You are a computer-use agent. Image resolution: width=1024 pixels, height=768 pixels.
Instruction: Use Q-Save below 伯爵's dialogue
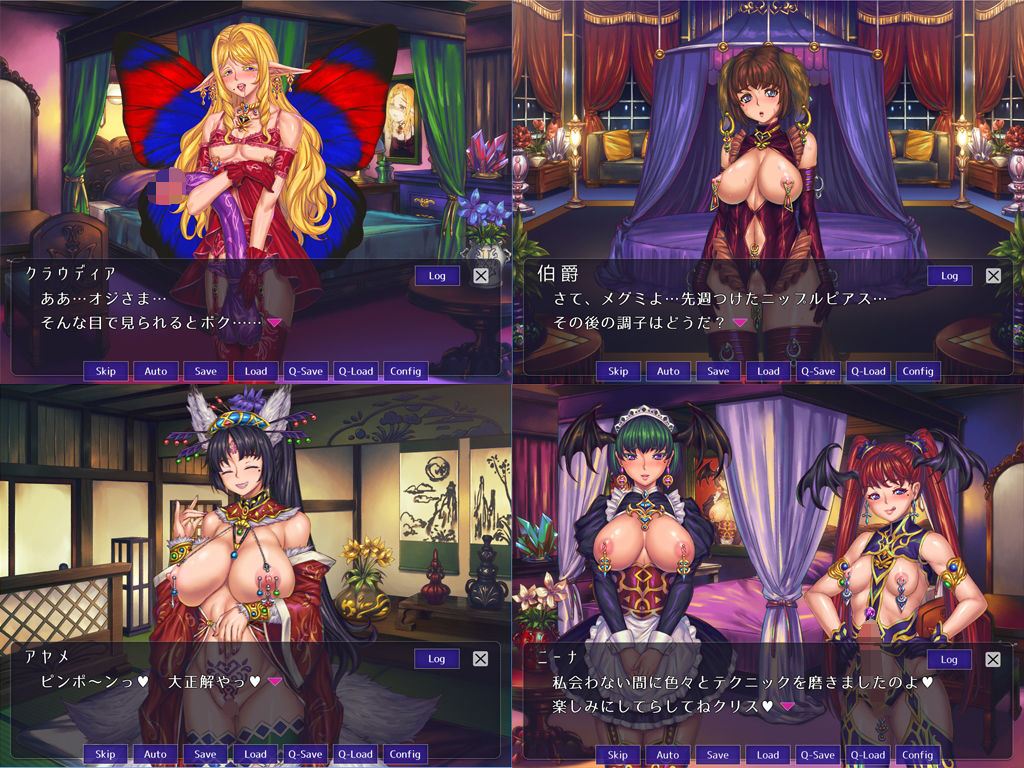click(x=818, y=371)
